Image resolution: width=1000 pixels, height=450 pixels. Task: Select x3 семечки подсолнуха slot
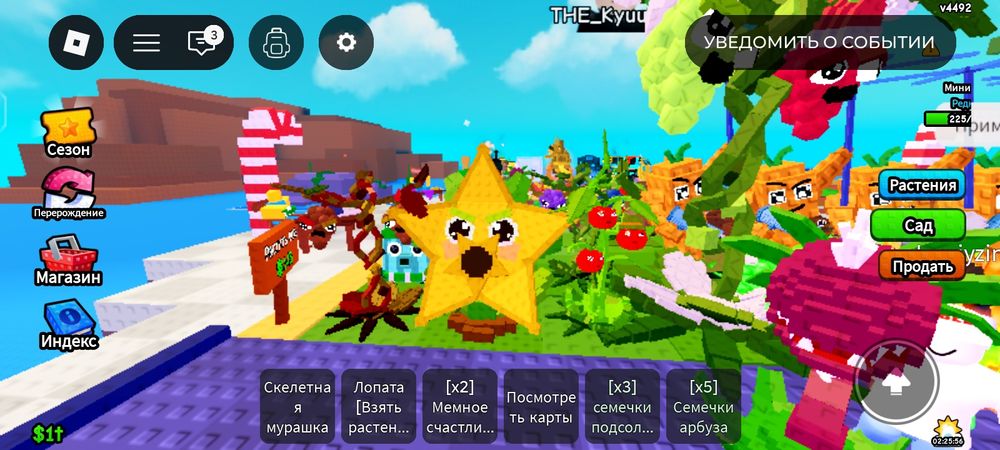tap(622, 407)
